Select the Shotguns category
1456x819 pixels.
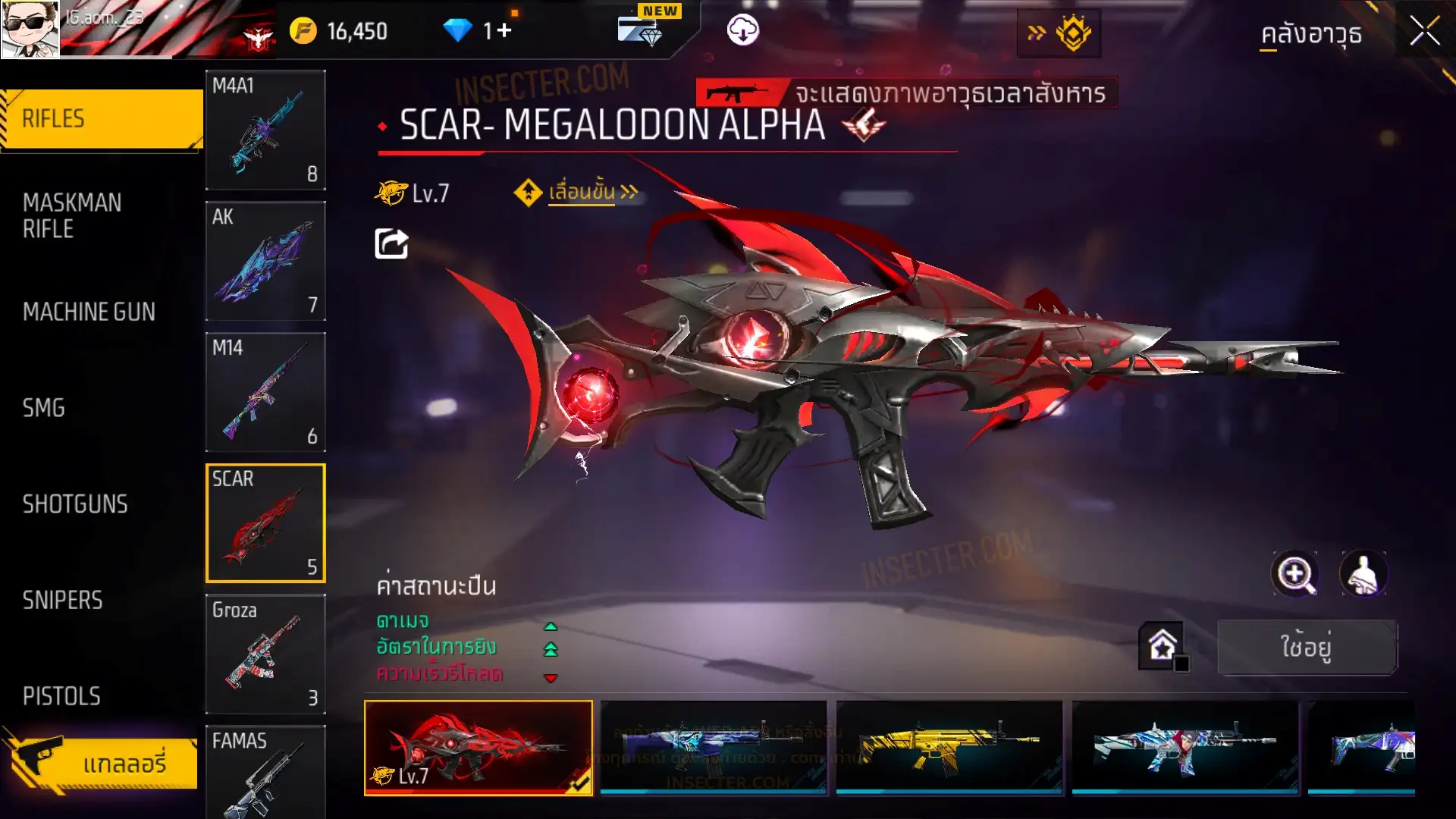click(75, 504)
